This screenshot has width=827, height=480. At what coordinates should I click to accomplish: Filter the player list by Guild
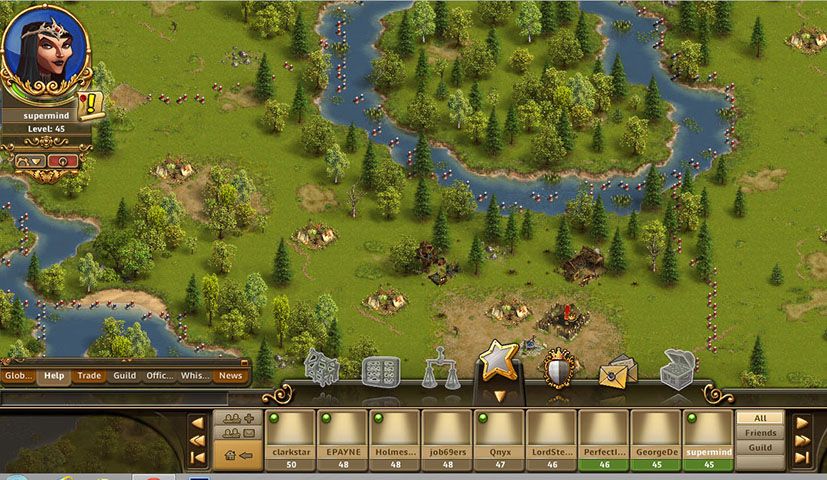pyautogui.click(x=760, y=448)
